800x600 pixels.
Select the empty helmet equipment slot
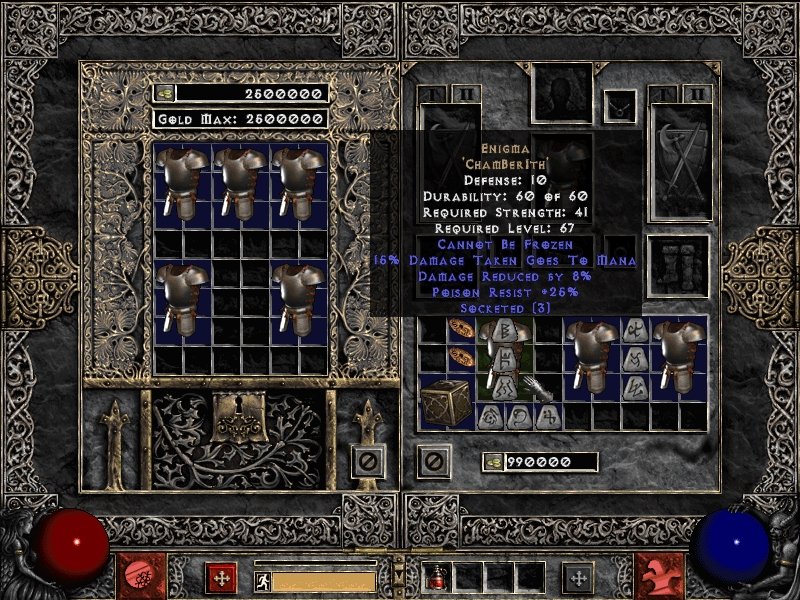(x=562, y=93)
